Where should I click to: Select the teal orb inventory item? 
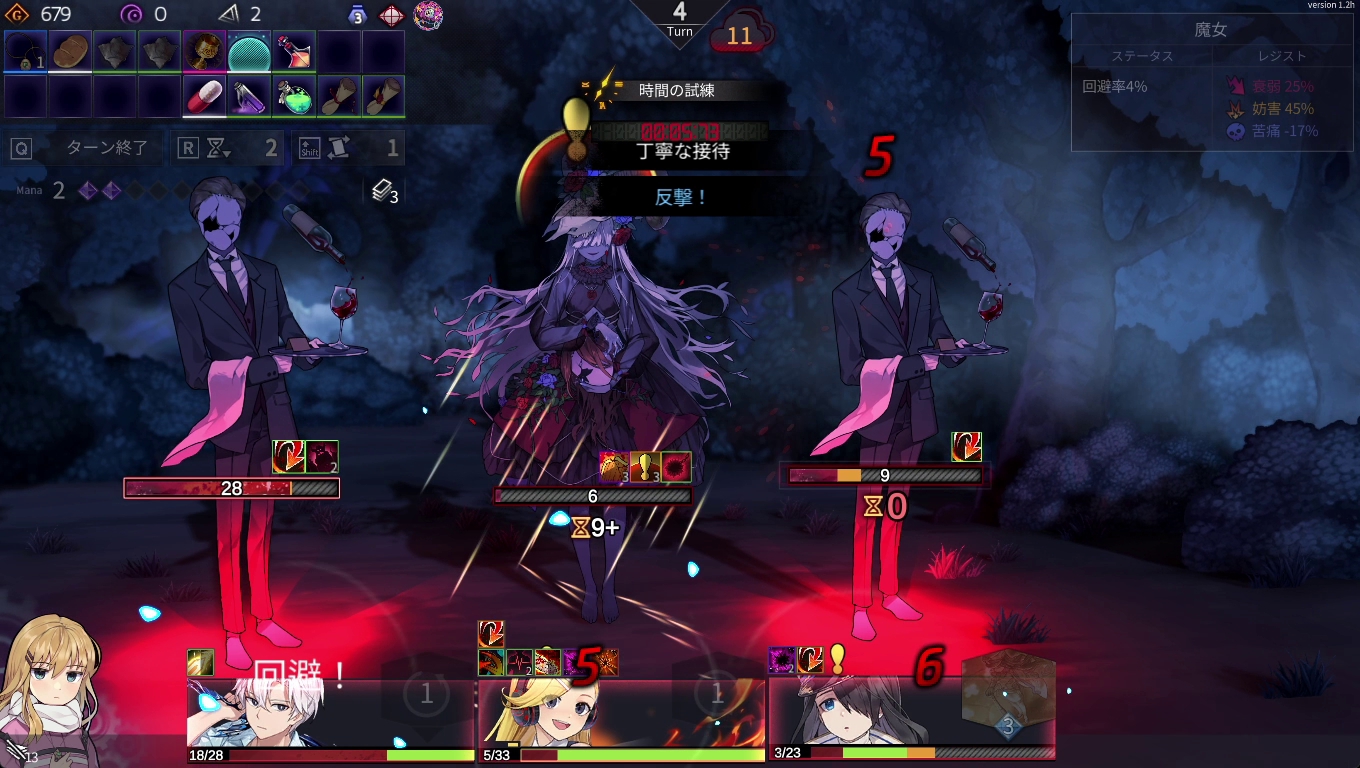point(249,51)
